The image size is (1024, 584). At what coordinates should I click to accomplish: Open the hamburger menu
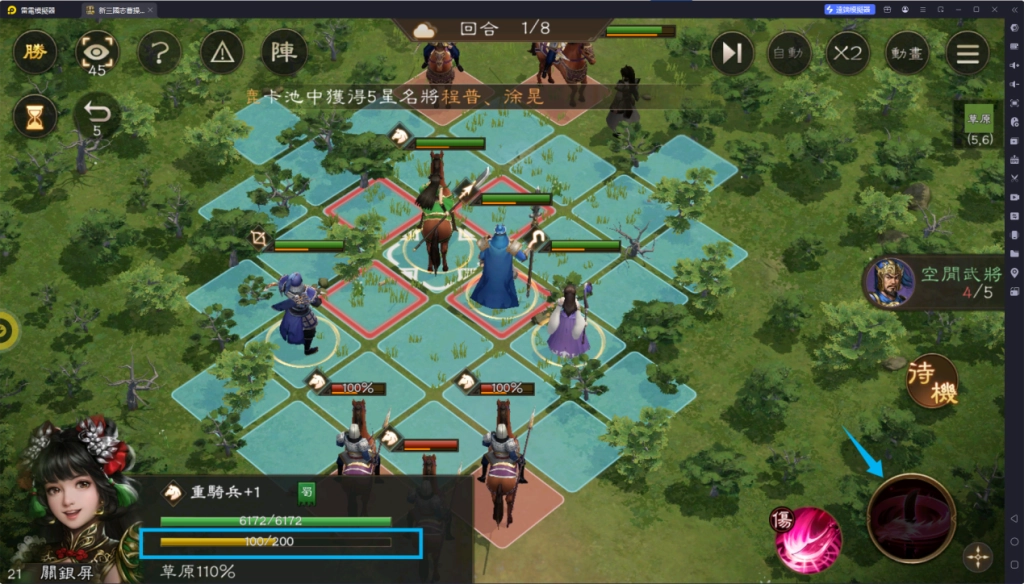coord(967,53)
